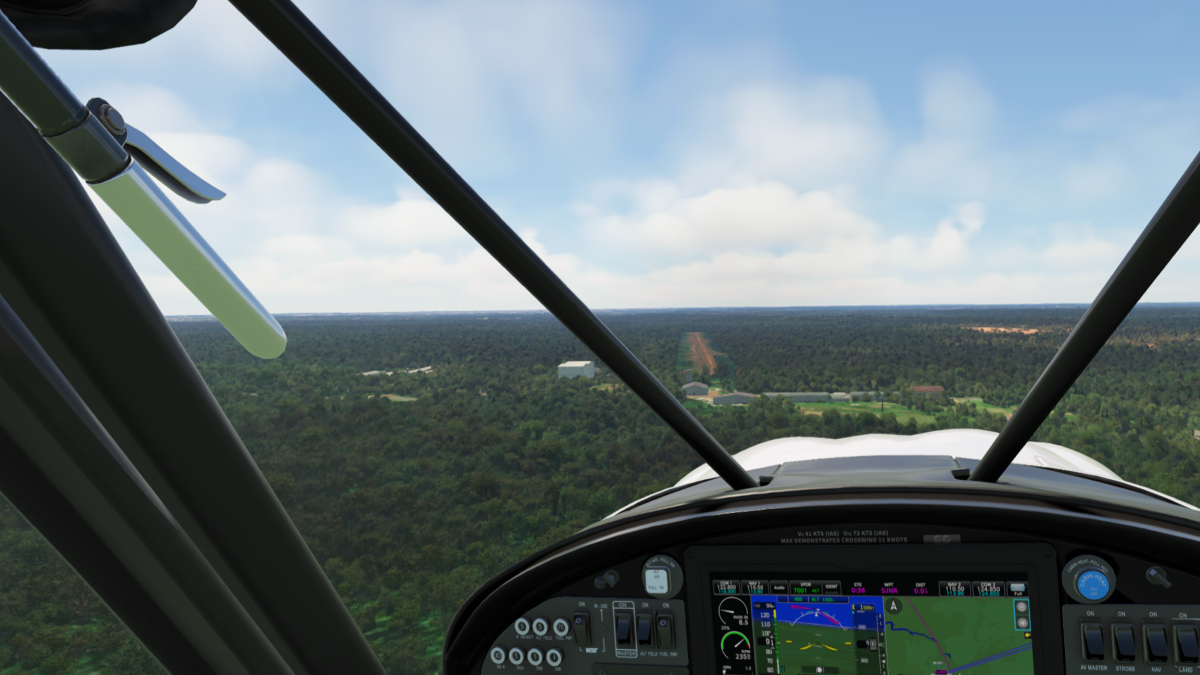Flip the STROBE light switch

click(1125, 641)
